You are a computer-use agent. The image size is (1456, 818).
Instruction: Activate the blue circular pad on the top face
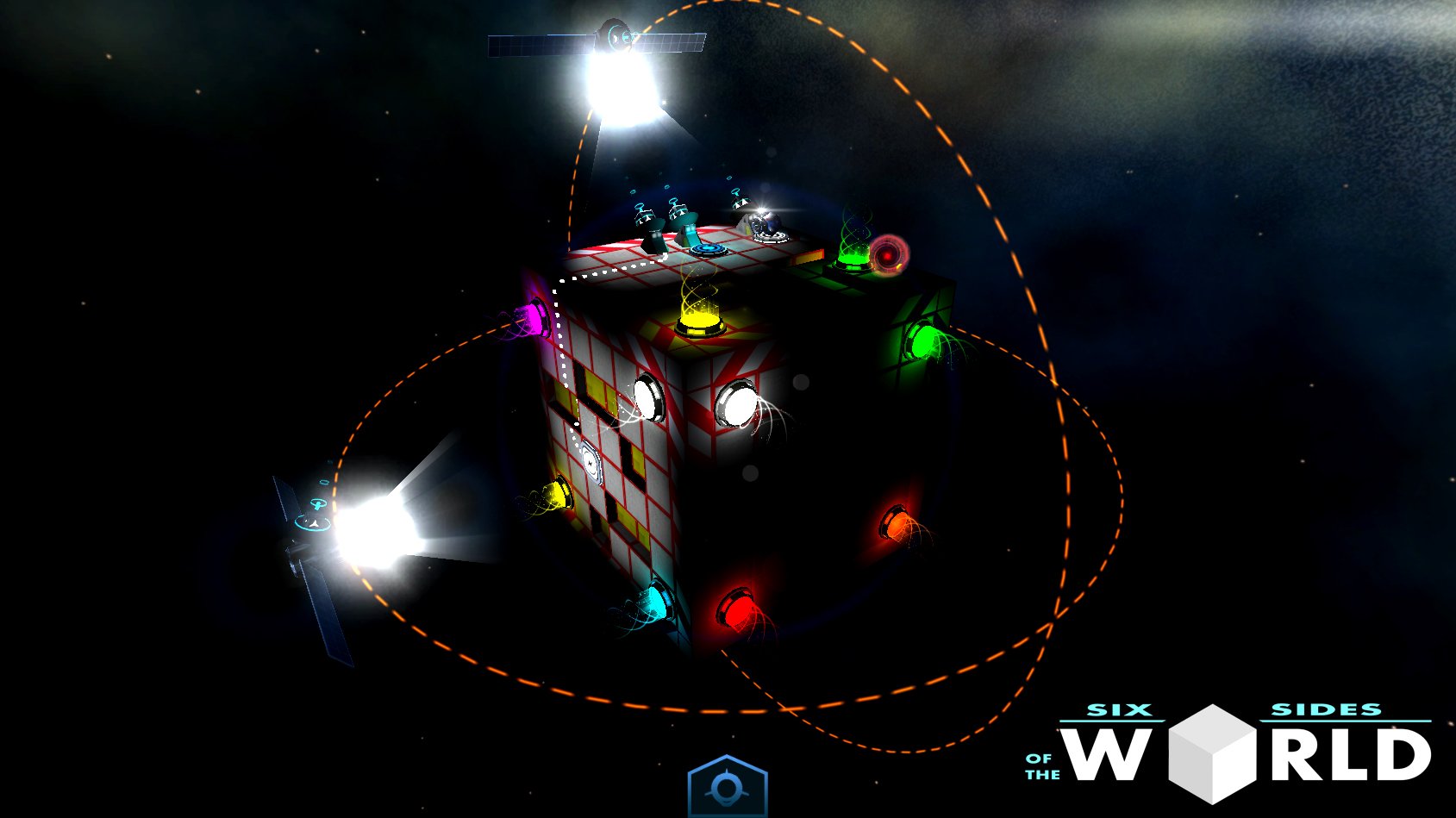pos(706,249)
